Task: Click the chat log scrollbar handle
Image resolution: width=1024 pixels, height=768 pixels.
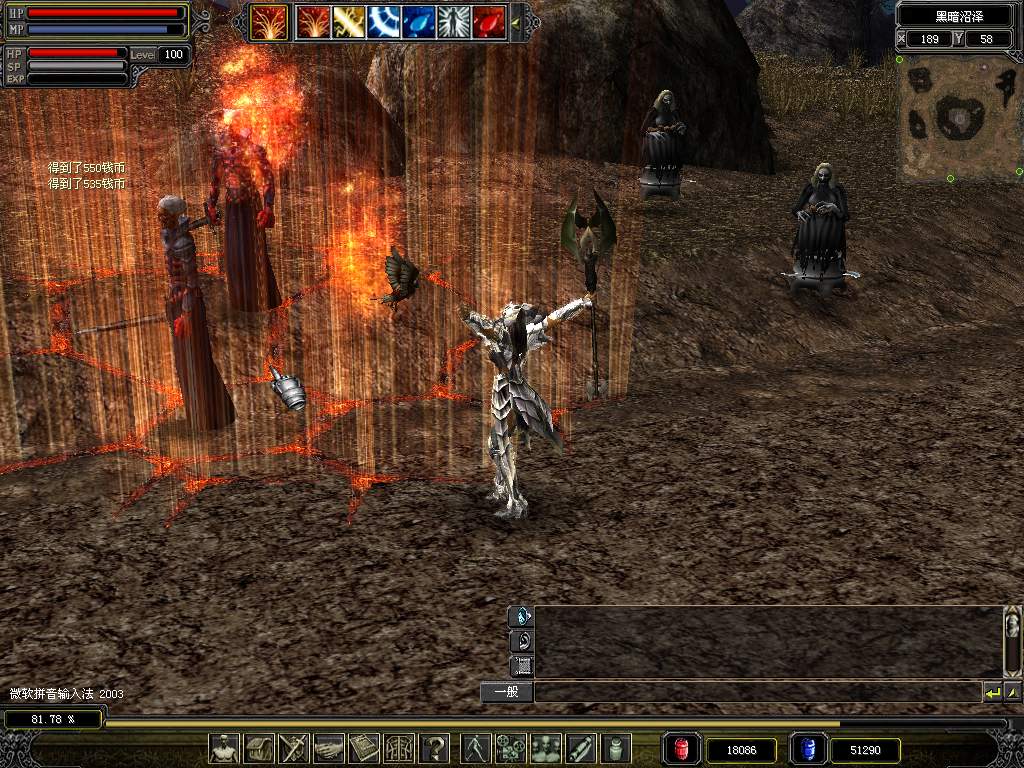Action: coord(1012,629)
